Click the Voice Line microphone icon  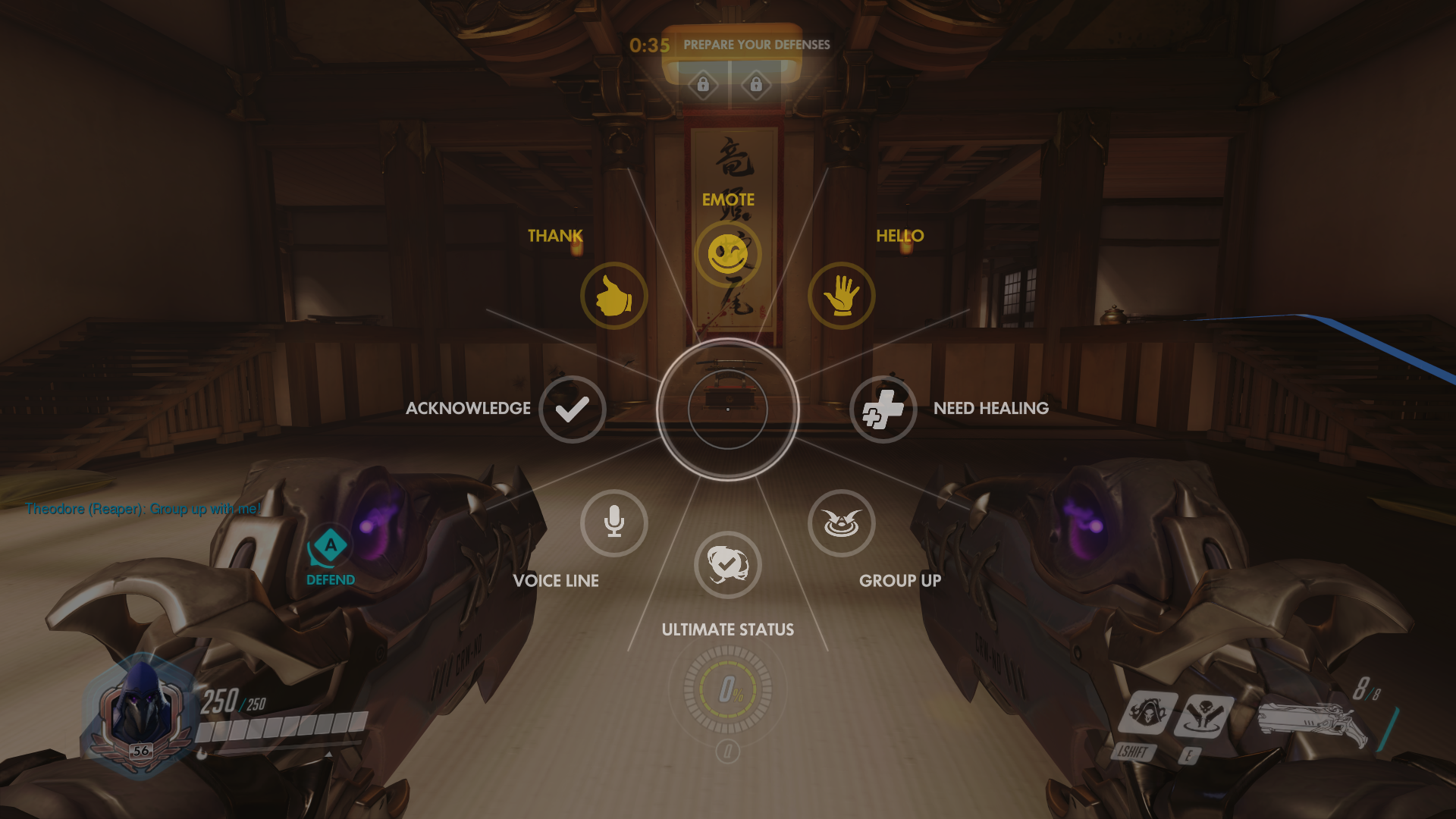[x=614, y=523]
